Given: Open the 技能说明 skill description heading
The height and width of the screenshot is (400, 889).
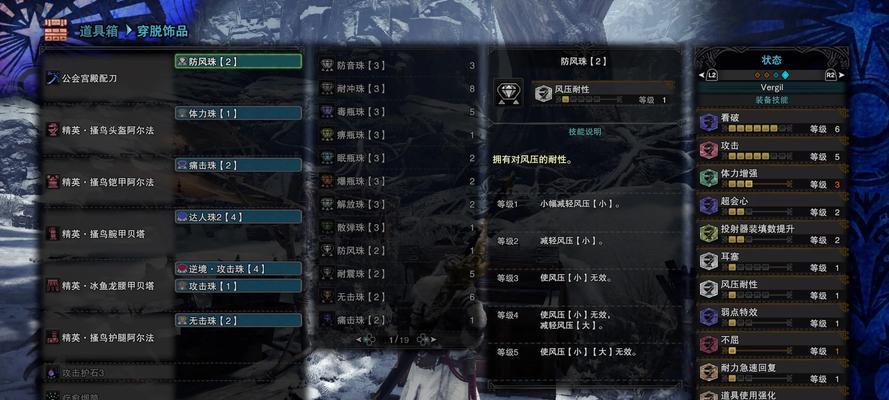Looking at the screenshot, I should point(585,131).
